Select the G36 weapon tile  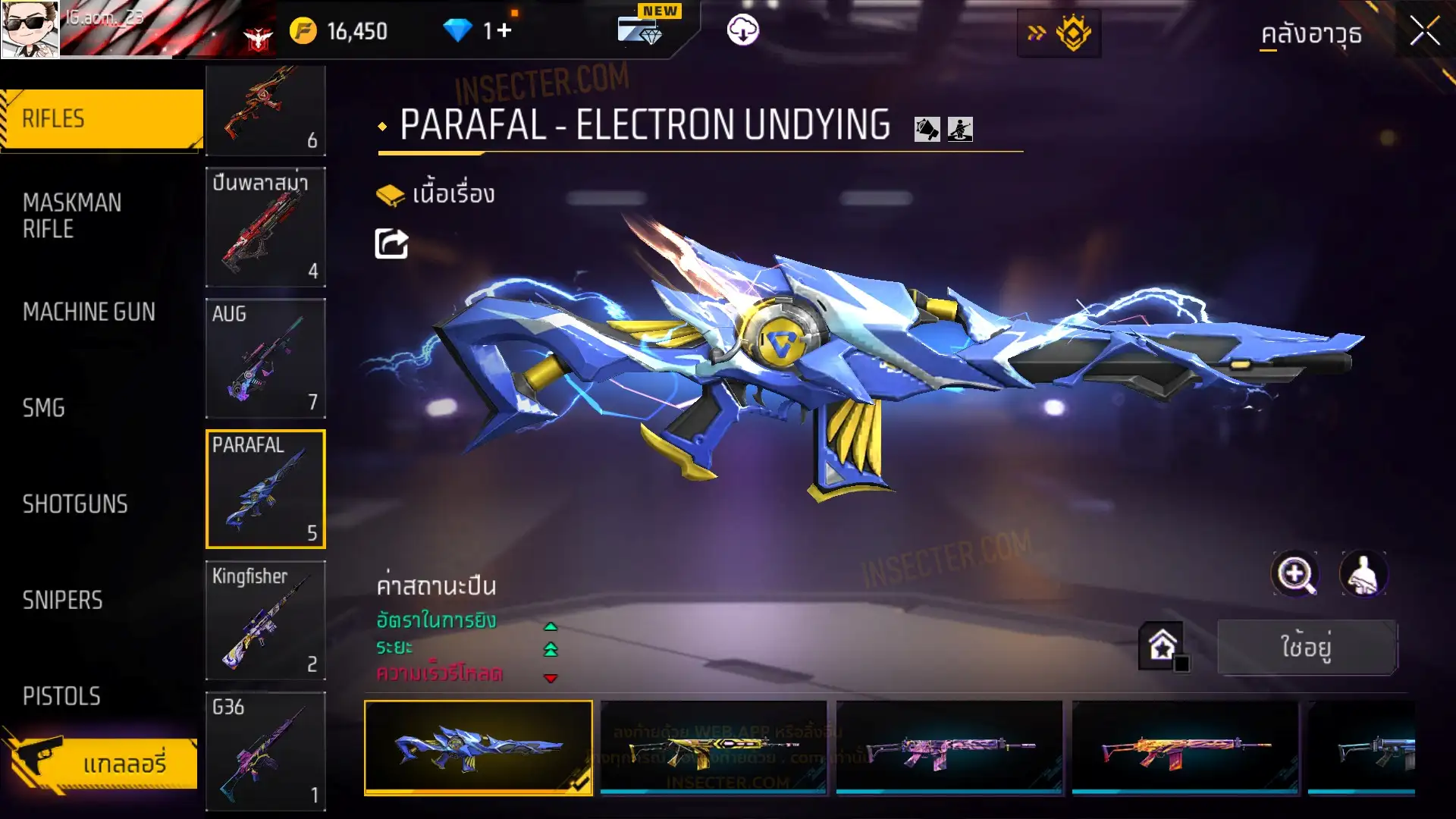coord(265,751)
